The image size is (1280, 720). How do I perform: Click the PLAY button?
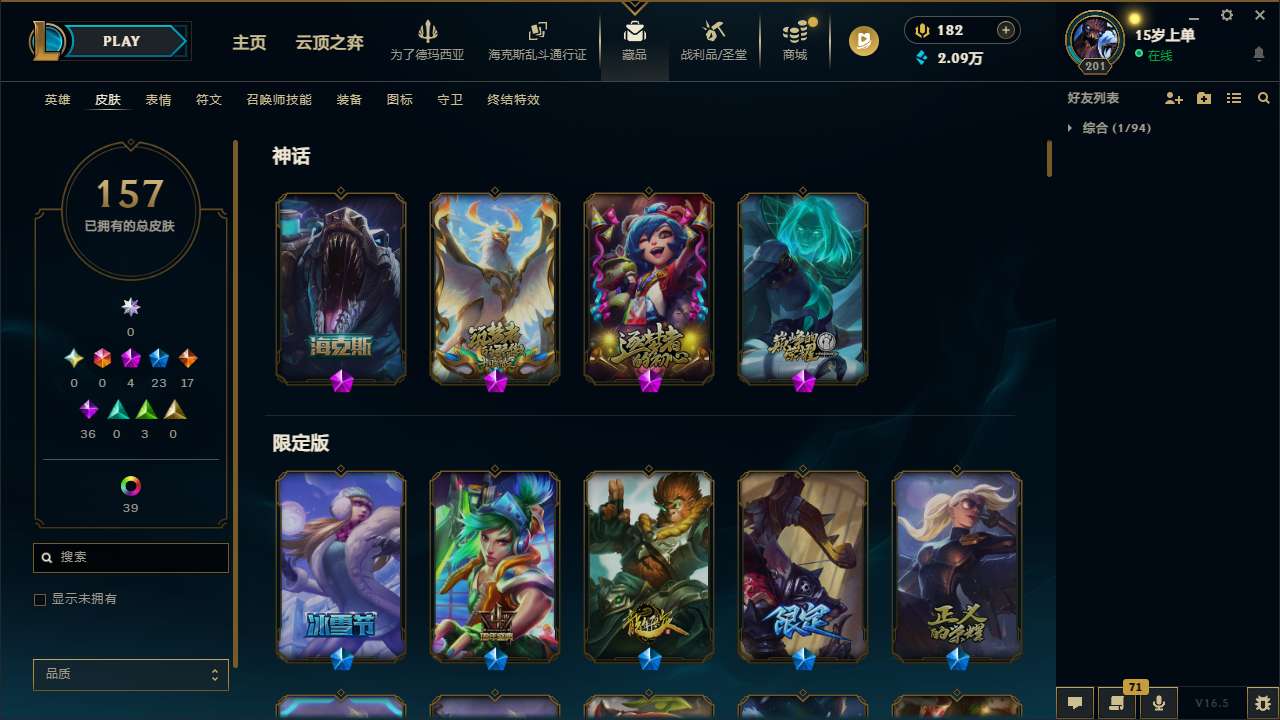(x=121, y=41)
